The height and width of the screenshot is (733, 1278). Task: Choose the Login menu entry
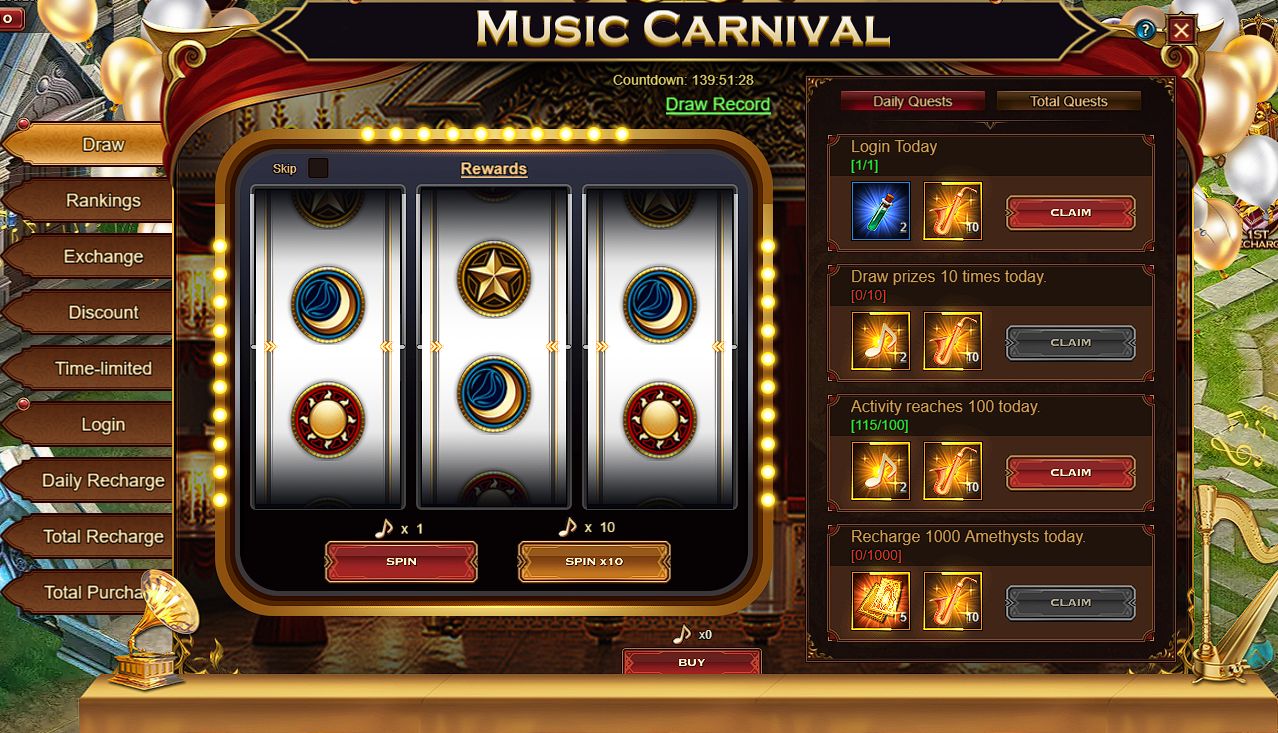[103, 424]
